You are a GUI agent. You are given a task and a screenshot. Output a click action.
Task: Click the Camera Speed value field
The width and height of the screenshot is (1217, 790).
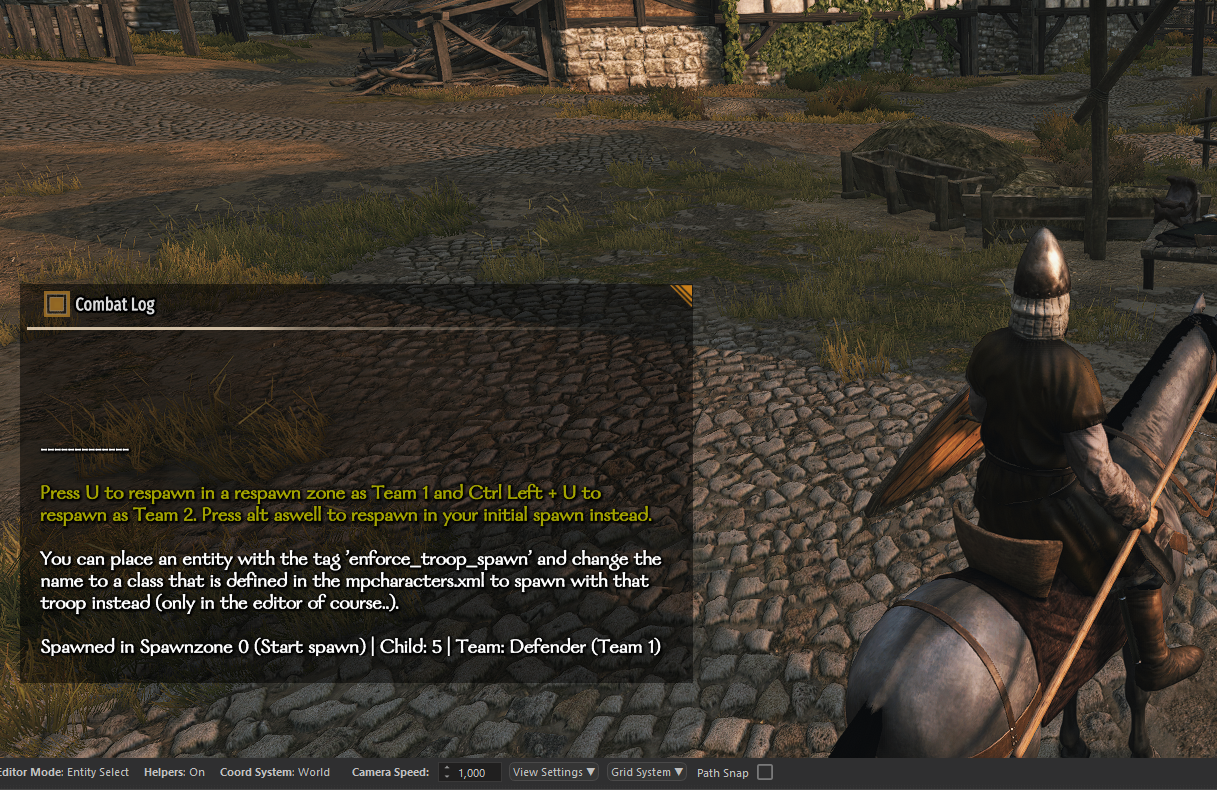coord(477,773)
